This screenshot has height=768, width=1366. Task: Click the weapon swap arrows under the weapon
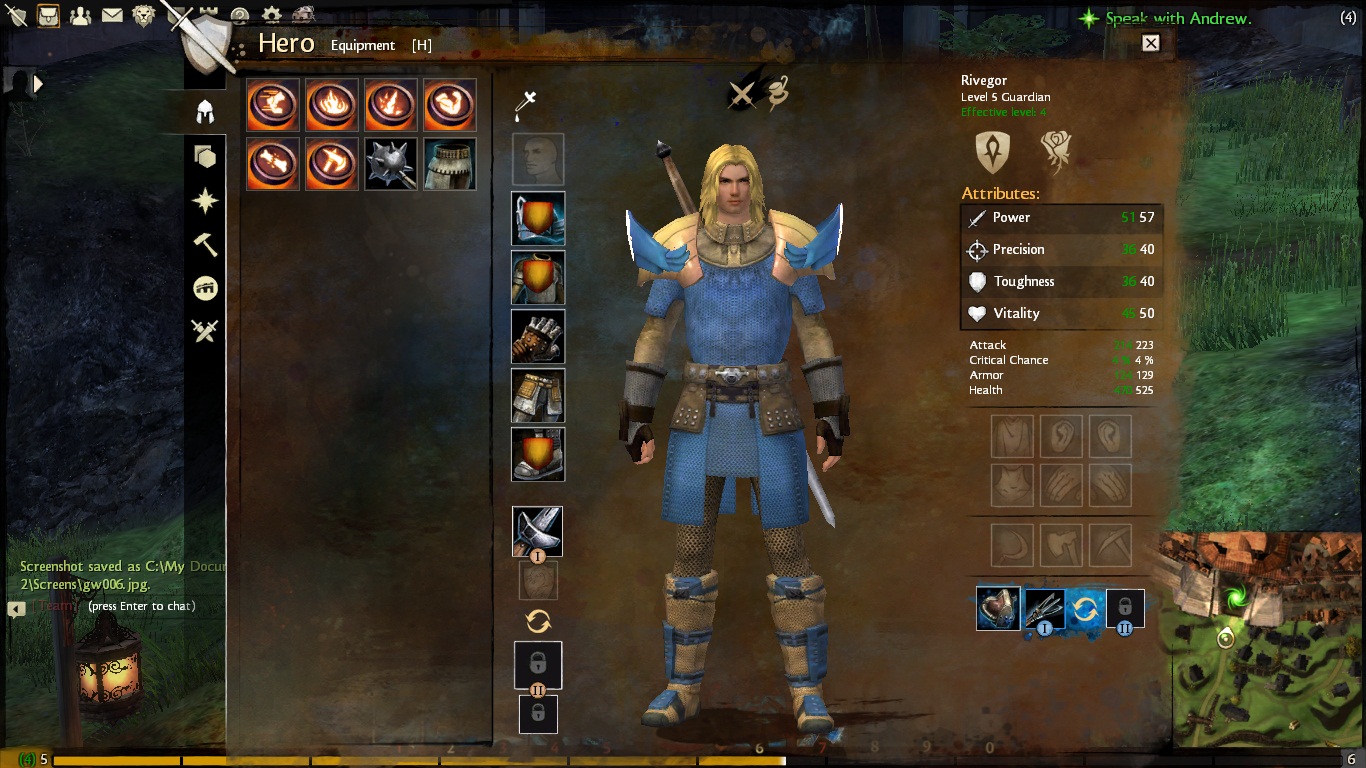pos(538,621)
